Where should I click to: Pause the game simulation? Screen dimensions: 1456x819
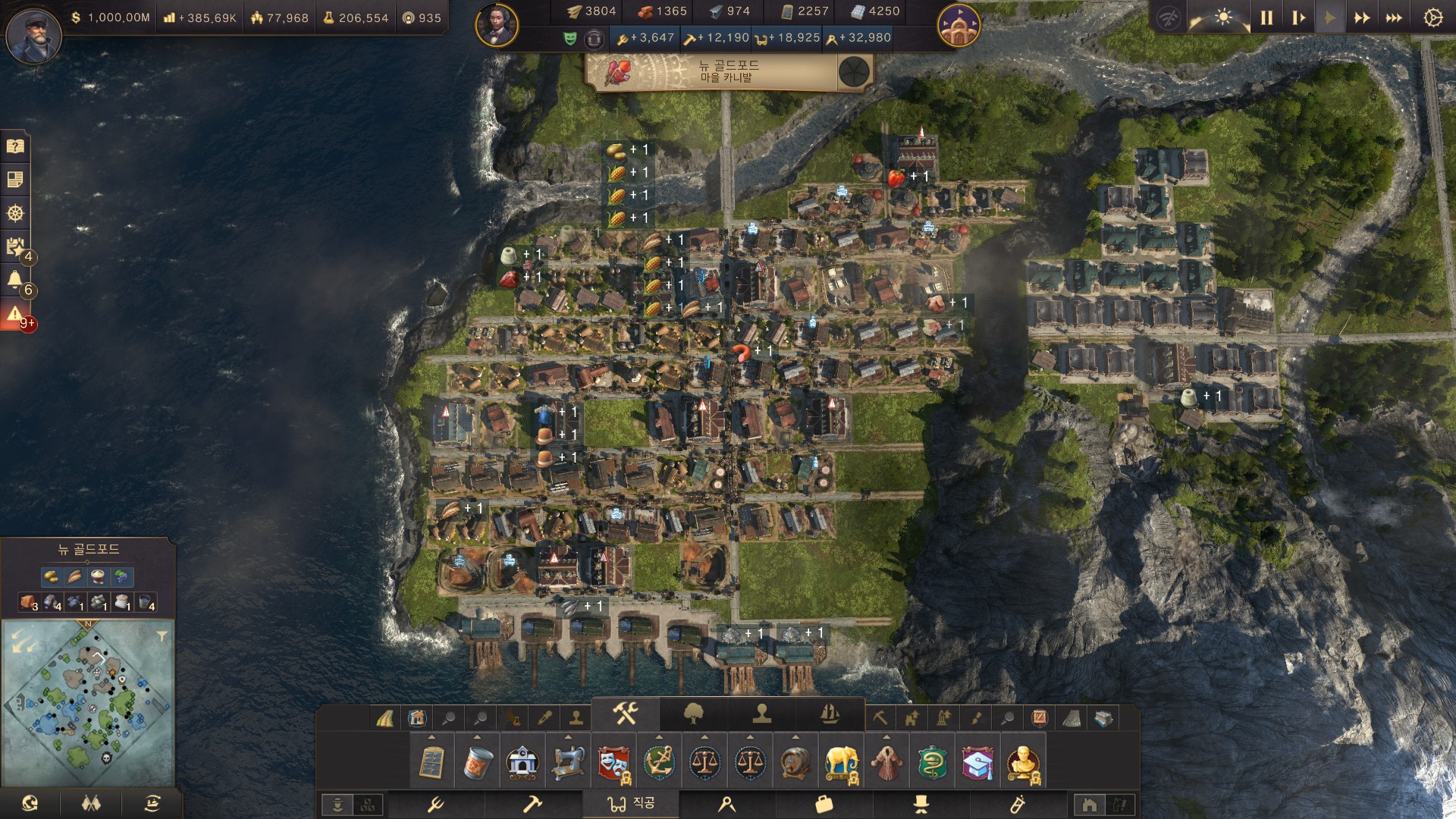(1266, 17)
